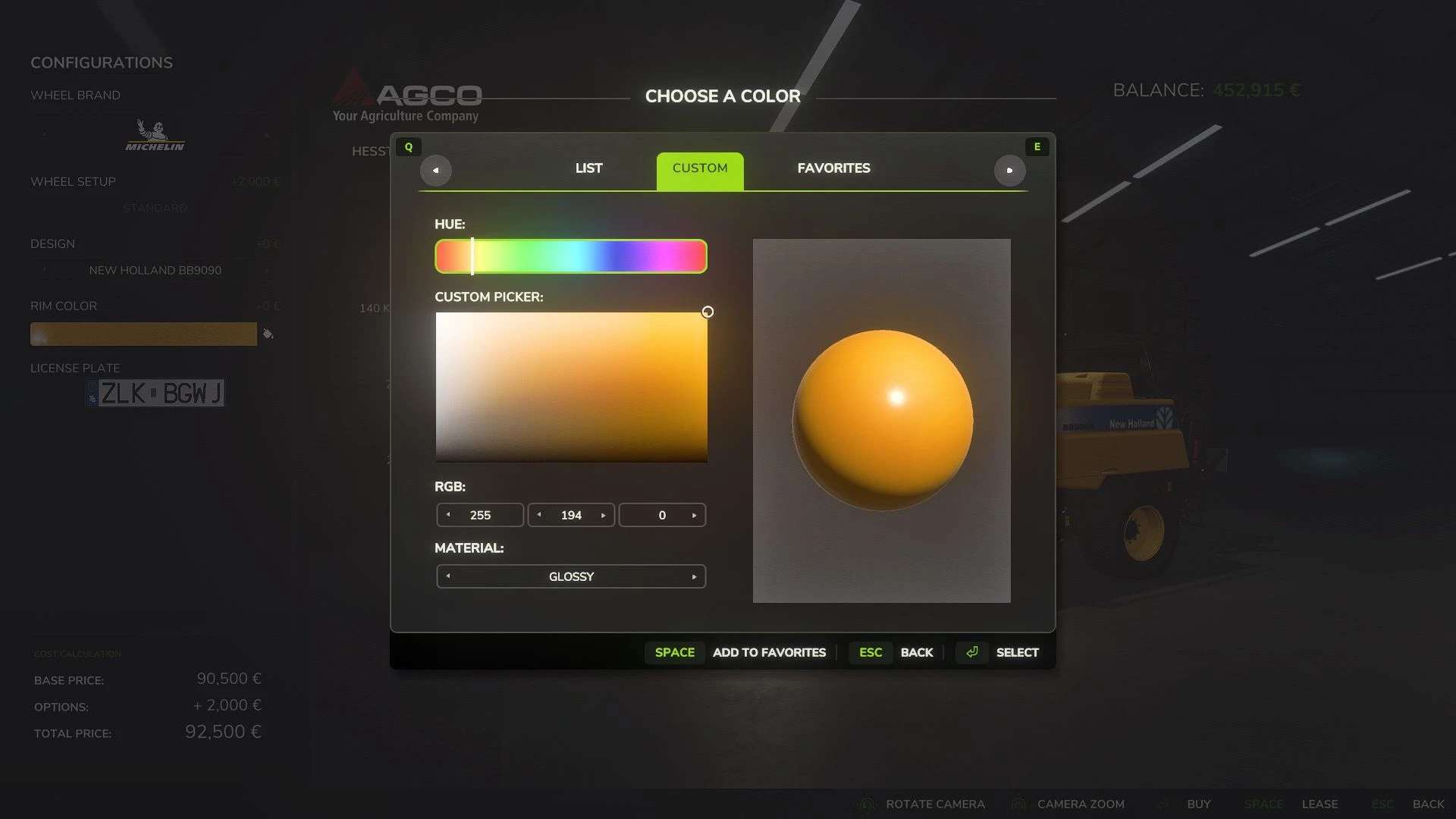Image resolution: width=1456 pixels, height=819 pixels.
Task: Choose next material after Glossy
Action: (695, 577)
